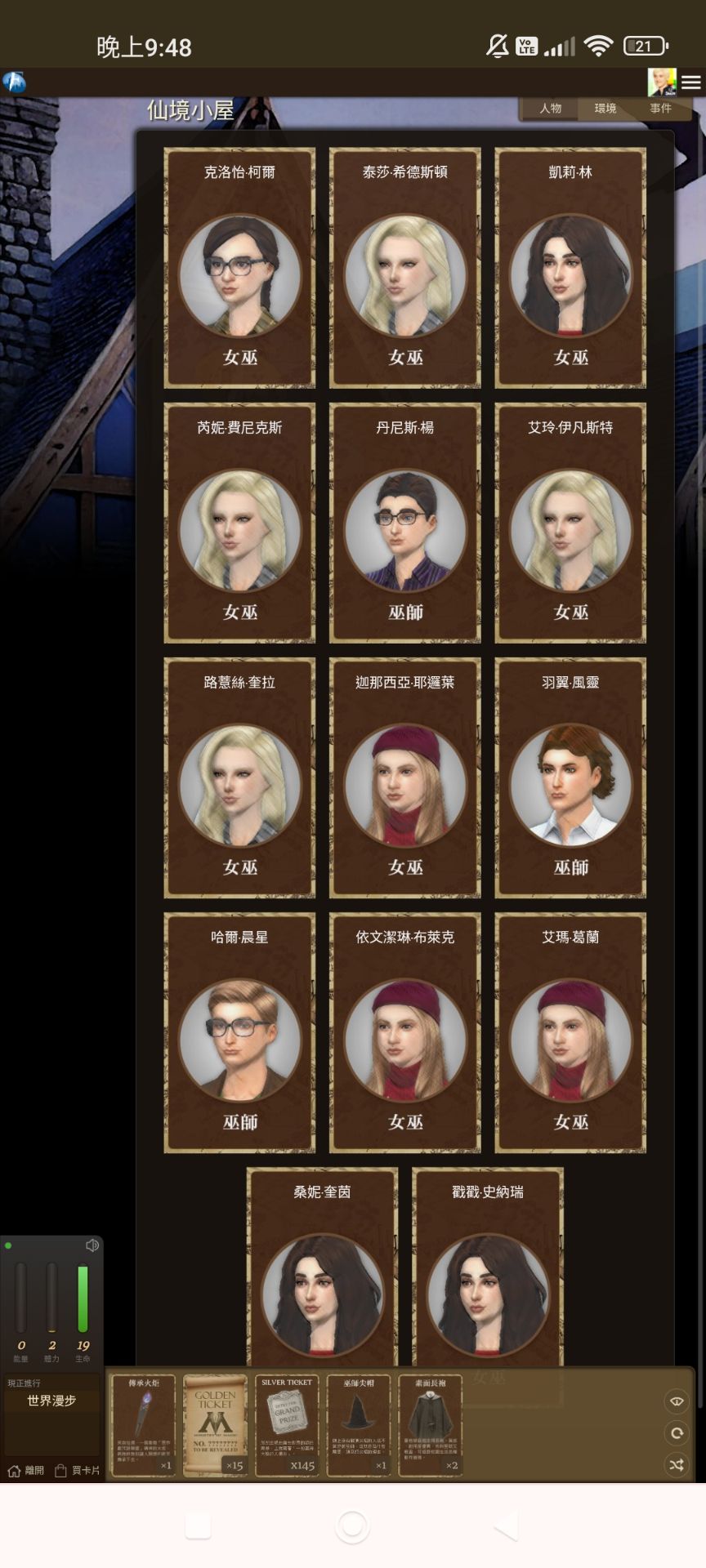Click the blue site logo icon
The image size is (706, 1568).
pyautogui.click(x=14, y=82)
